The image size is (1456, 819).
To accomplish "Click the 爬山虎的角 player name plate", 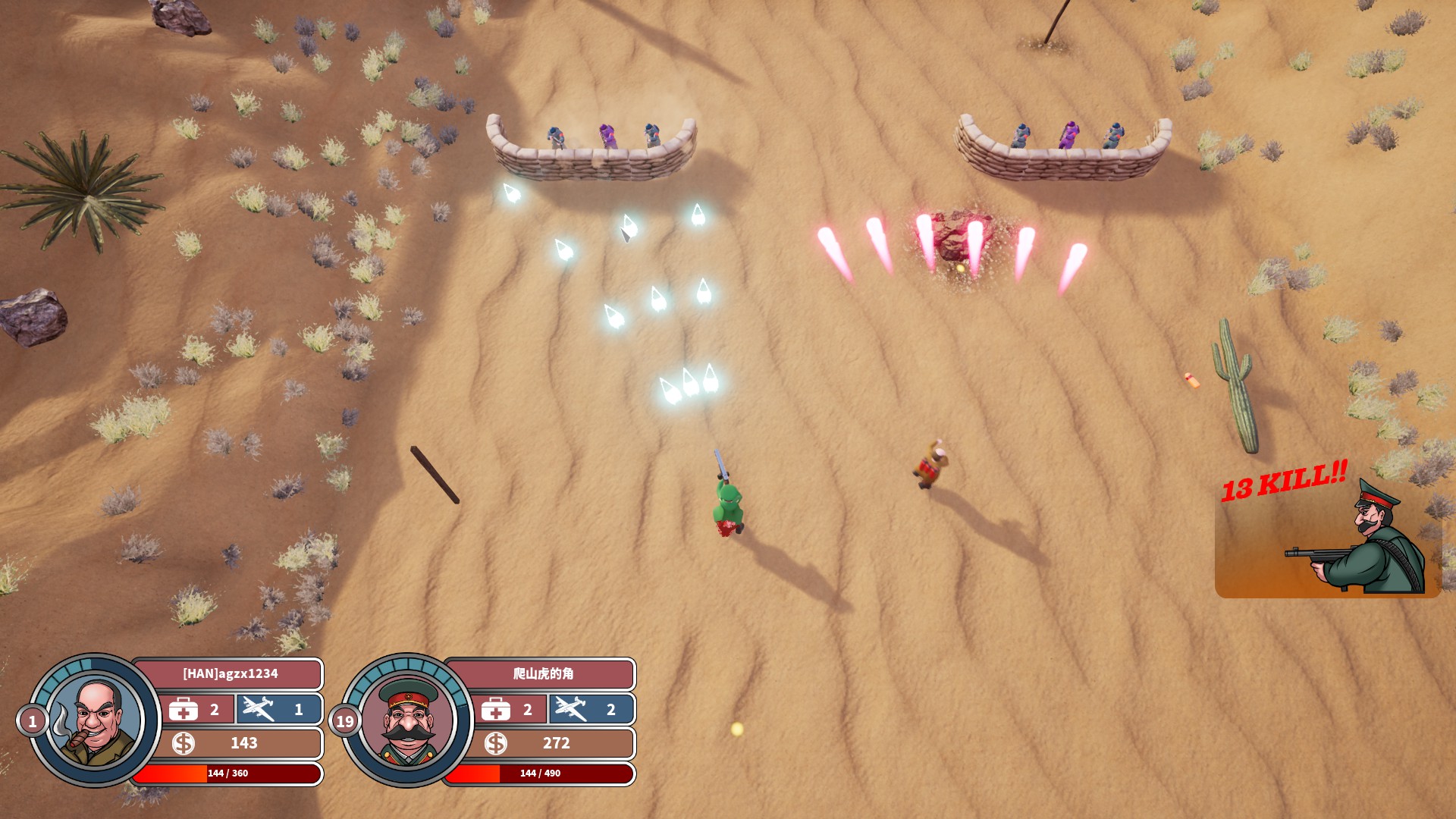I will click(x=542, y=673).
